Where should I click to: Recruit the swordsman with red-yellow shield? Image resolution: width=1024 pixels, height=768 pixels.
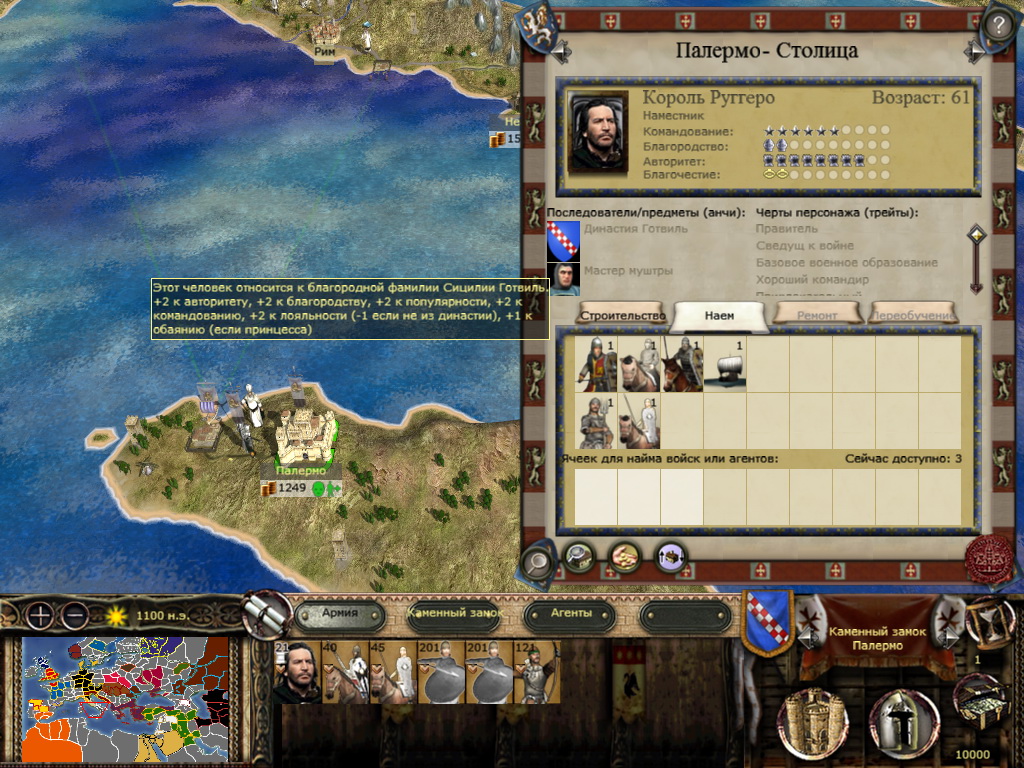[596, 364]
